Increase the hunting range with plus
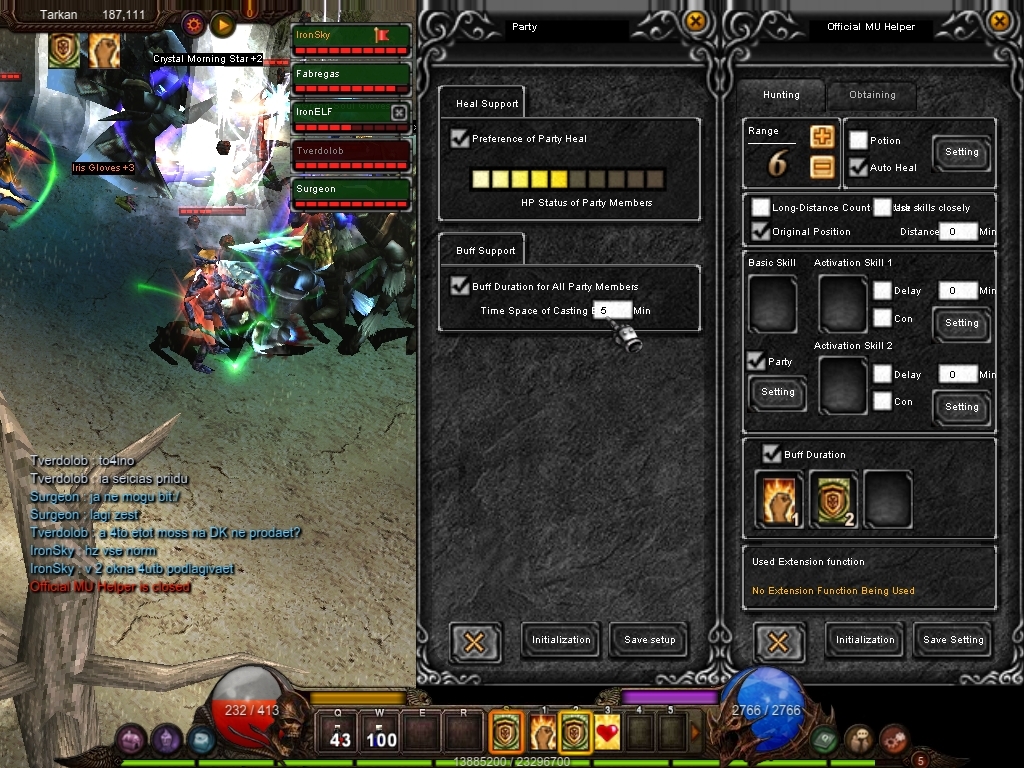The height and width of the screenshot is (768, 1024). tap(822, 138)
